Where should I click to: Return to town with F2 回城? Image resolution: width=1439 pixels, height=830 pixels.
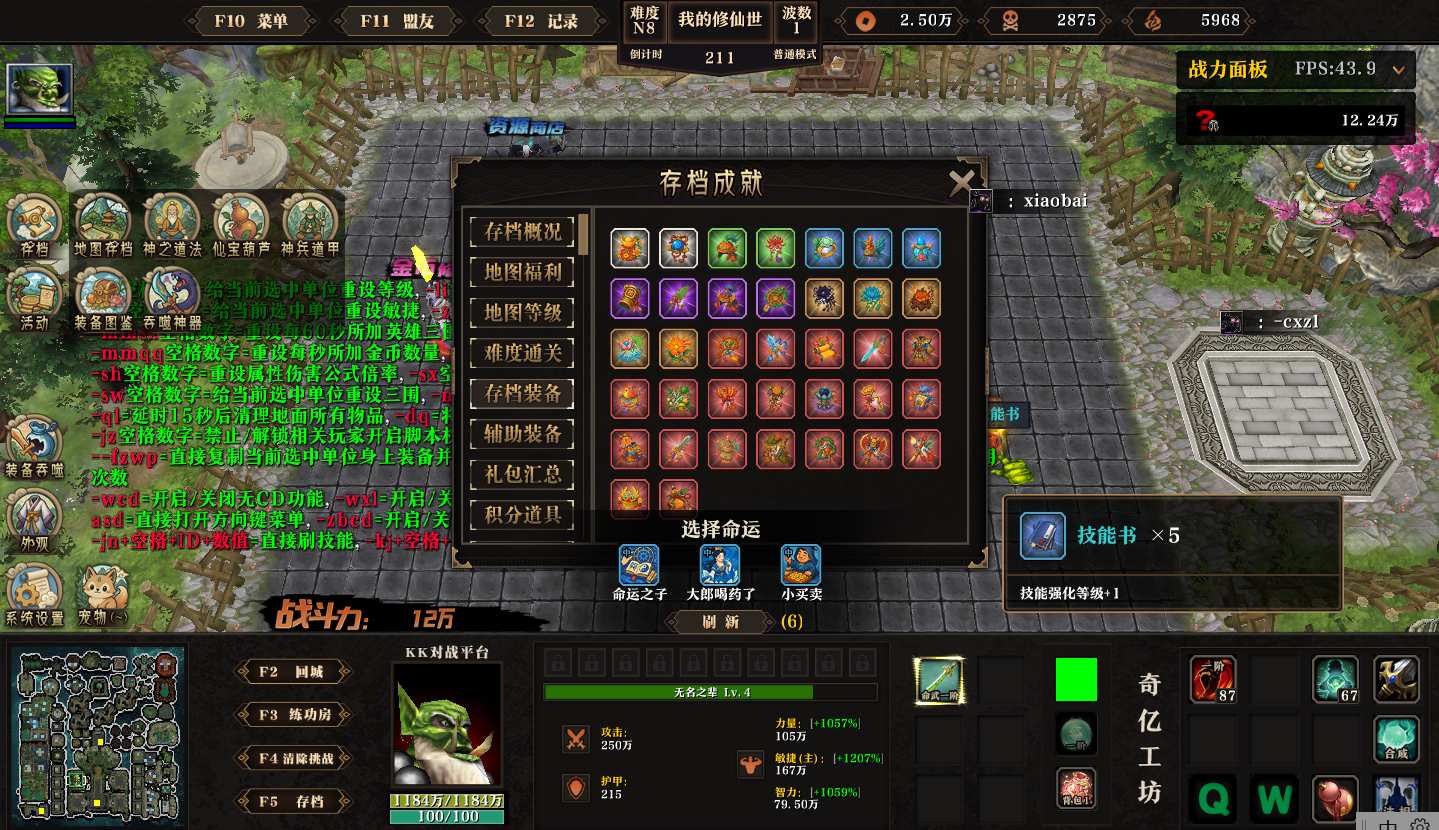(x=291, y=672)
